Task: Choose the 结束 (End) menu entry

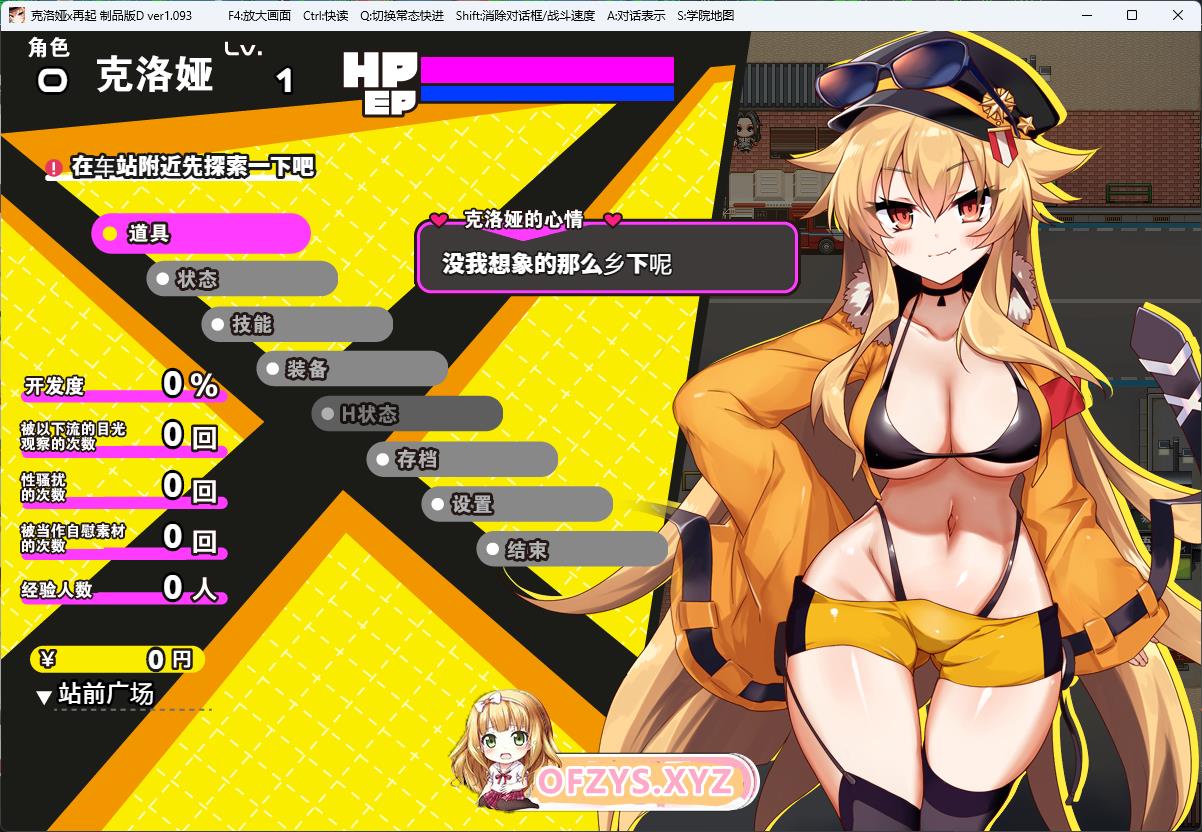Action: click(x=572, y=550)
